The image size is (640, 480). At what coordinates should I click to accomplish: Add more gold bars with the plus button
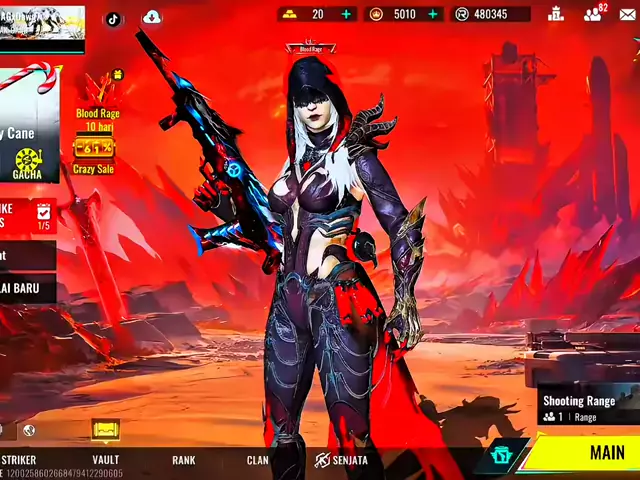(x=347, y=14)
